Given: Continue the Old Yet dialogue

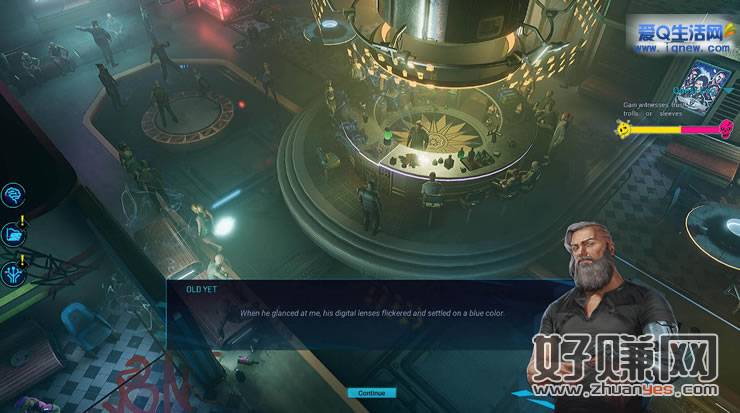Looking at the screenshot, I should point(371,393).
